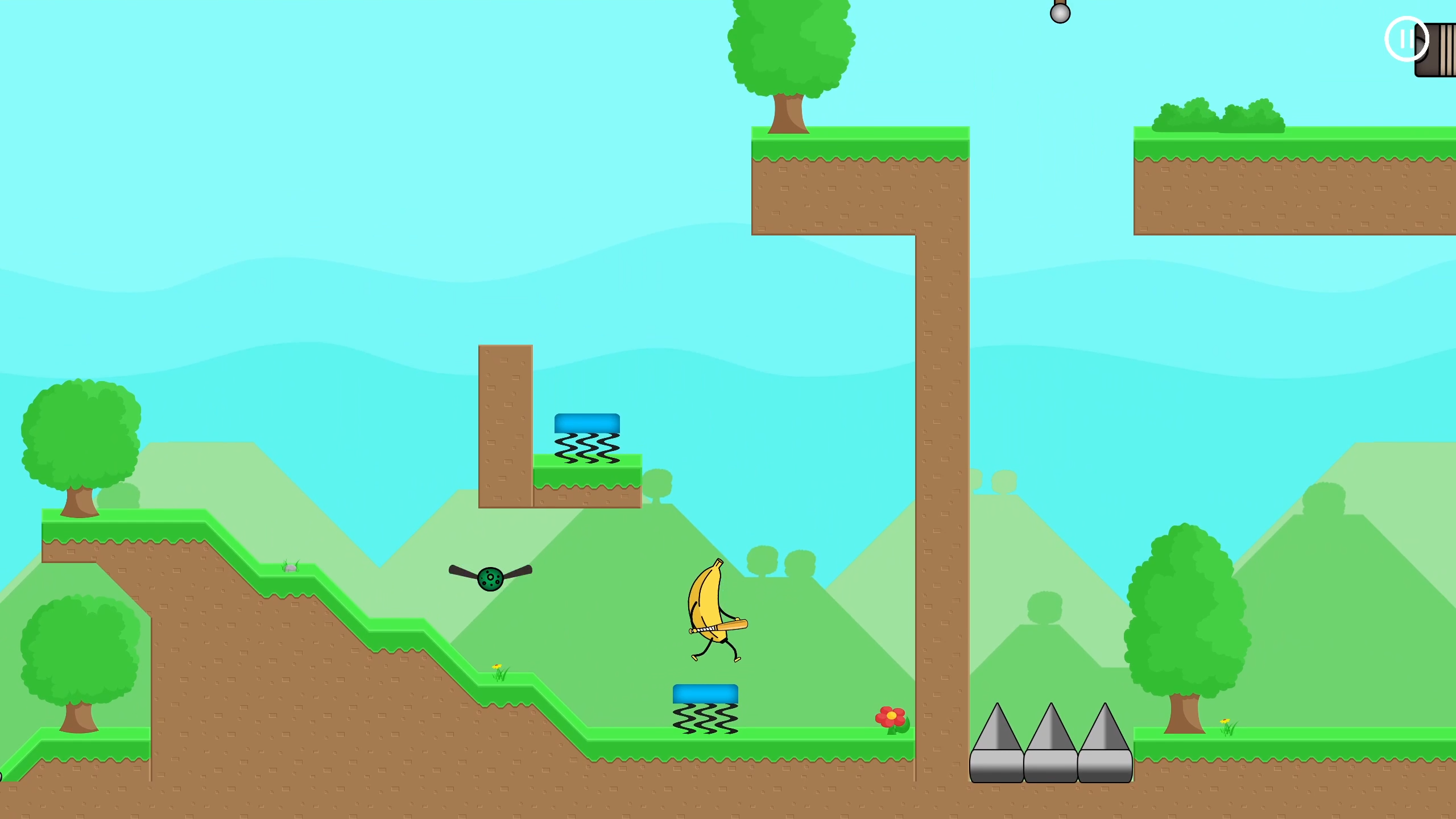Click the pause button
1456x819 pixels.
click(x=1407, y=39)
